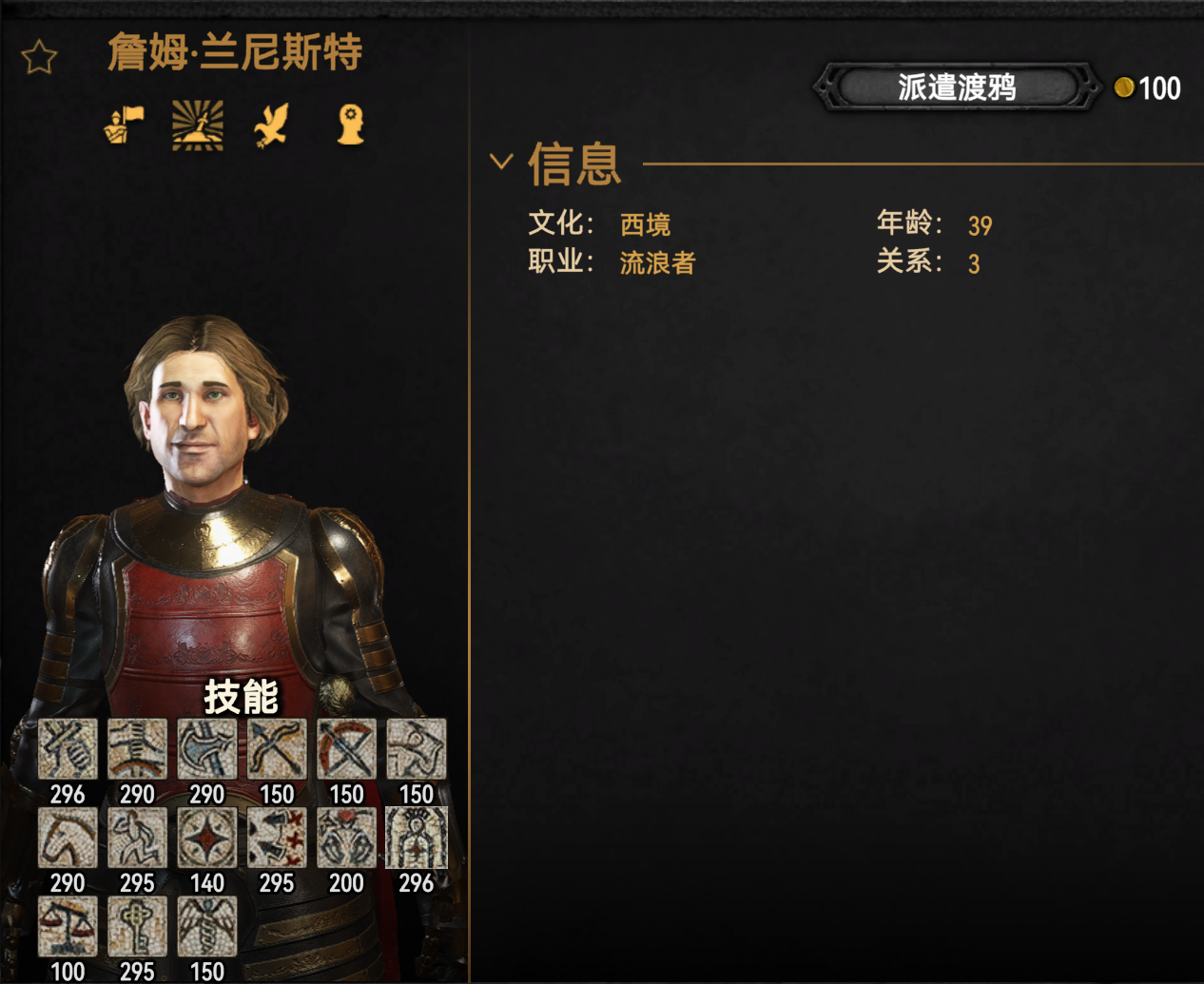Select the arrows-and-crosses tactics skill icon
The width and height of the screenshot is (1204, 984).
pos(277,838)
